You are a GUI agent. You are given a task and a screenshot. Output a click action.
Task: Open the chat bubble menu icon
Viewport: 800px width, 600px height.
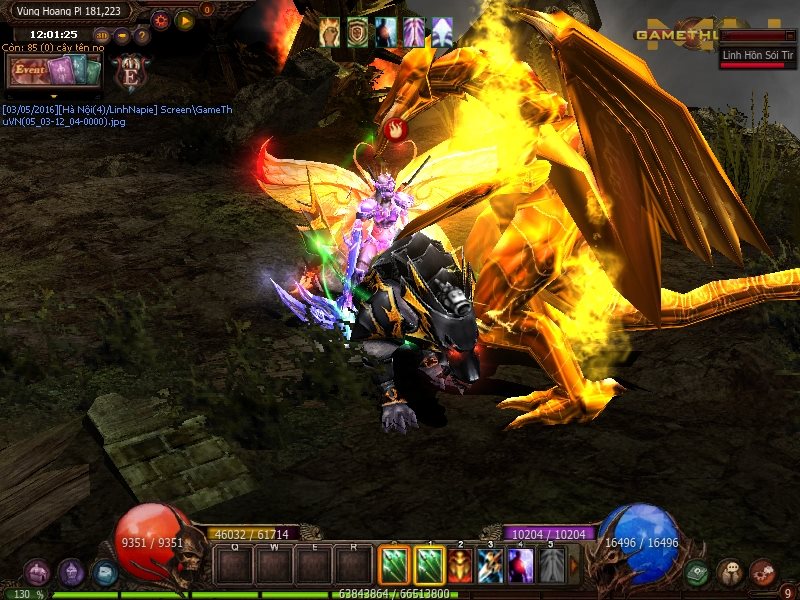point(729,572)
